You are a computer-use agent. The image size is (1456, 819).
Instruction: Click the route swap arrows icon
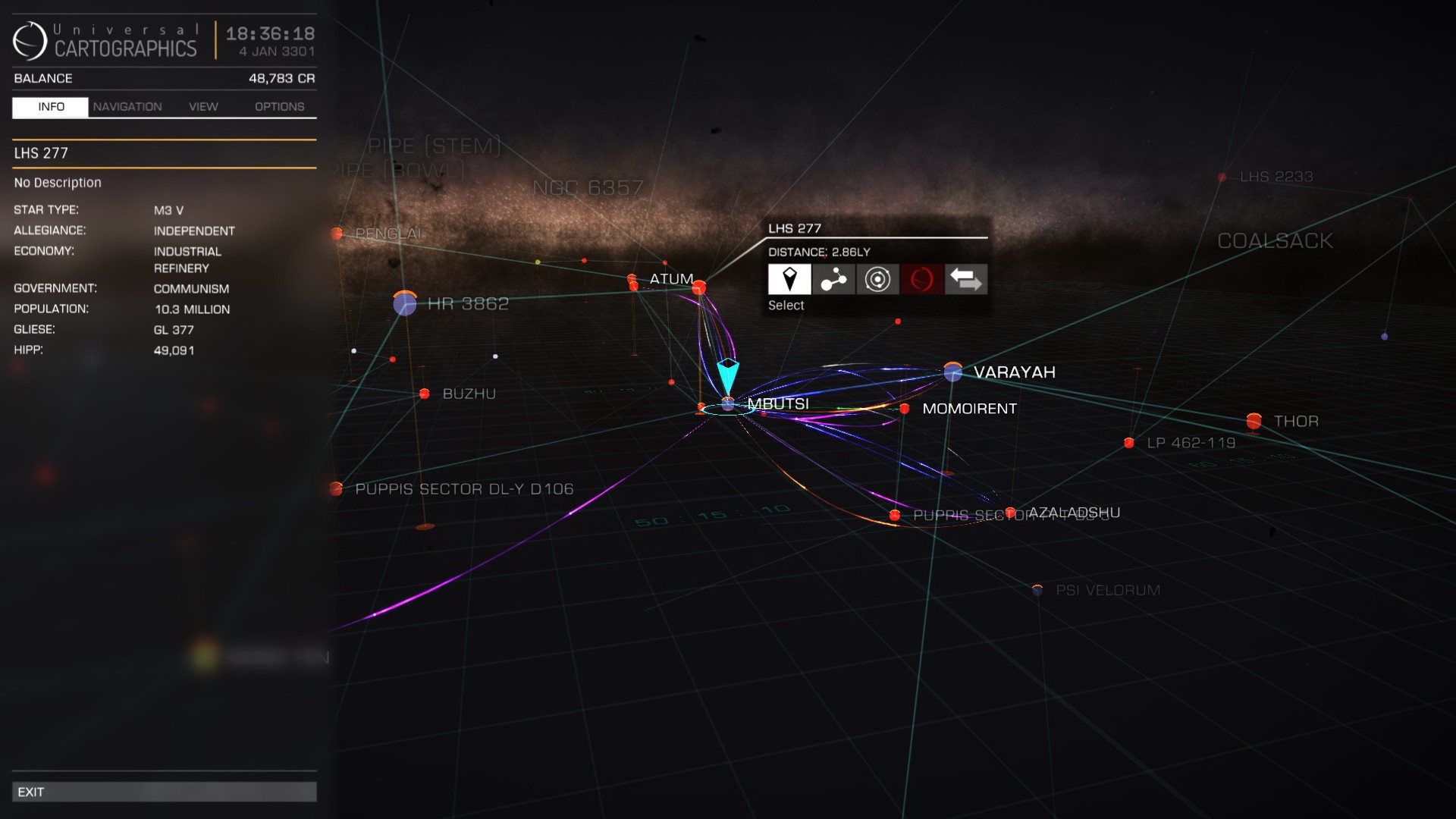[965, 280]
